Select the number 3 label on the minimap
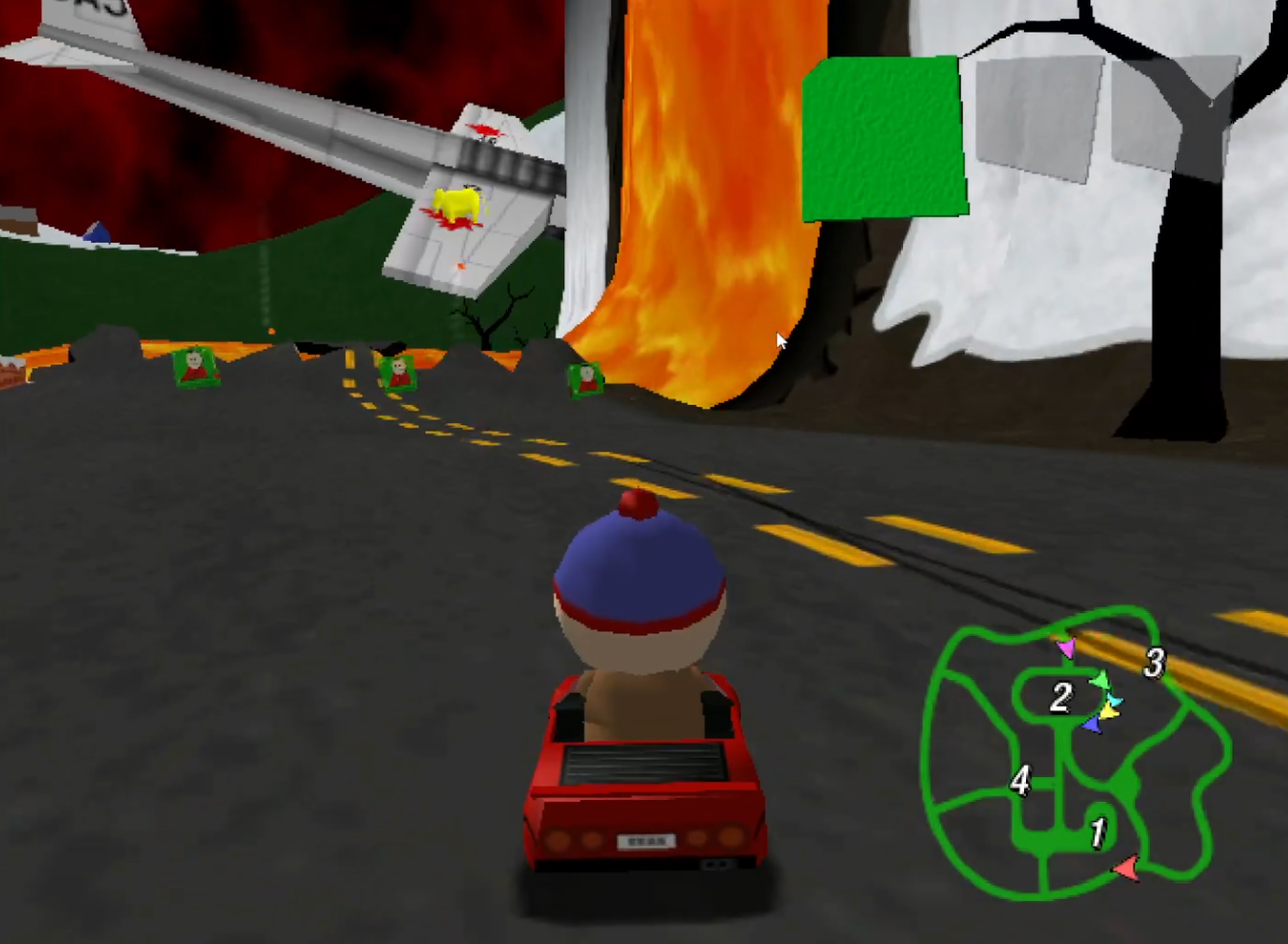The image size is (1288, 944). (x=1155, y=660)
